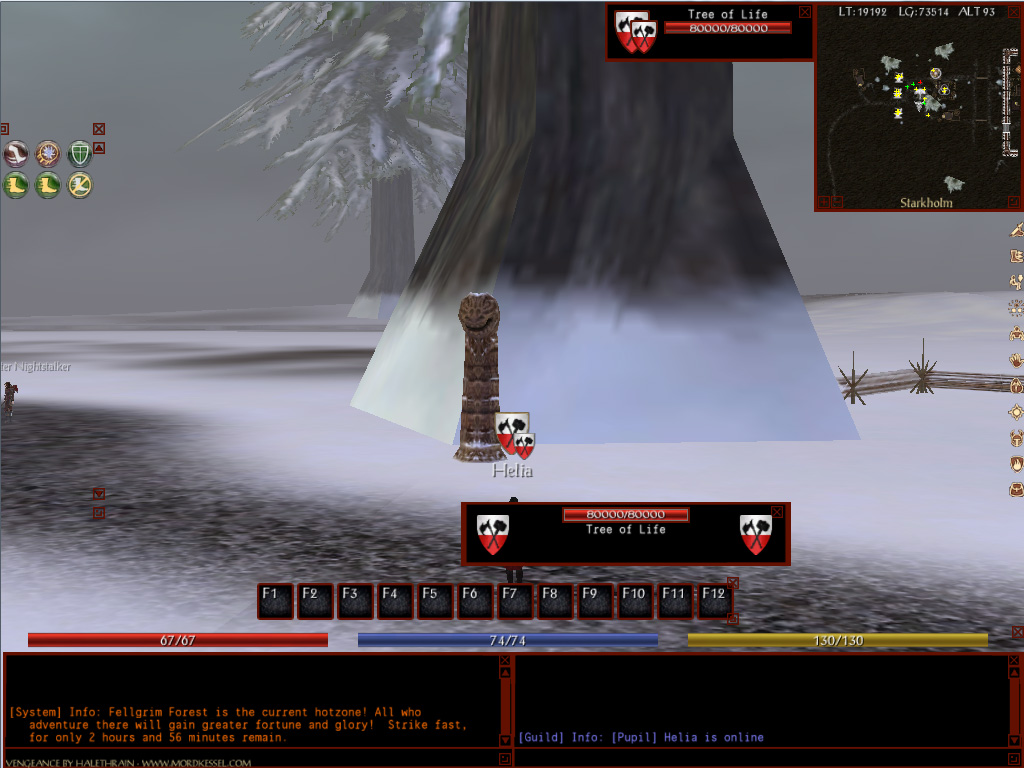This screenshot has width=1024, height=768.
Task: Close the minimap window
Action: tap(1014, 11)
